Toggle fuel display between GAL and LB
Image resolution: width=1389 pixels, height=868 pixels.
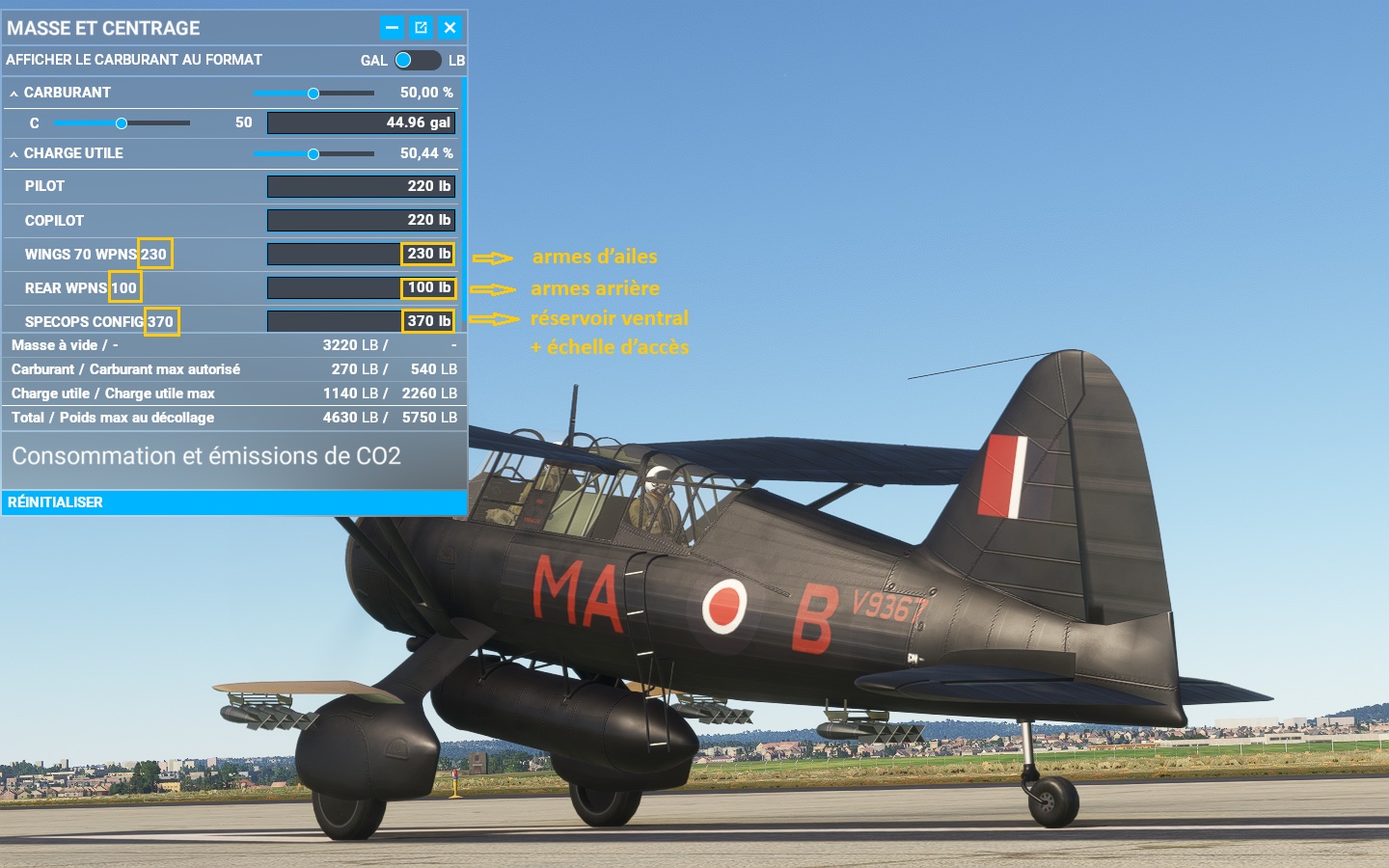(417, 60)
